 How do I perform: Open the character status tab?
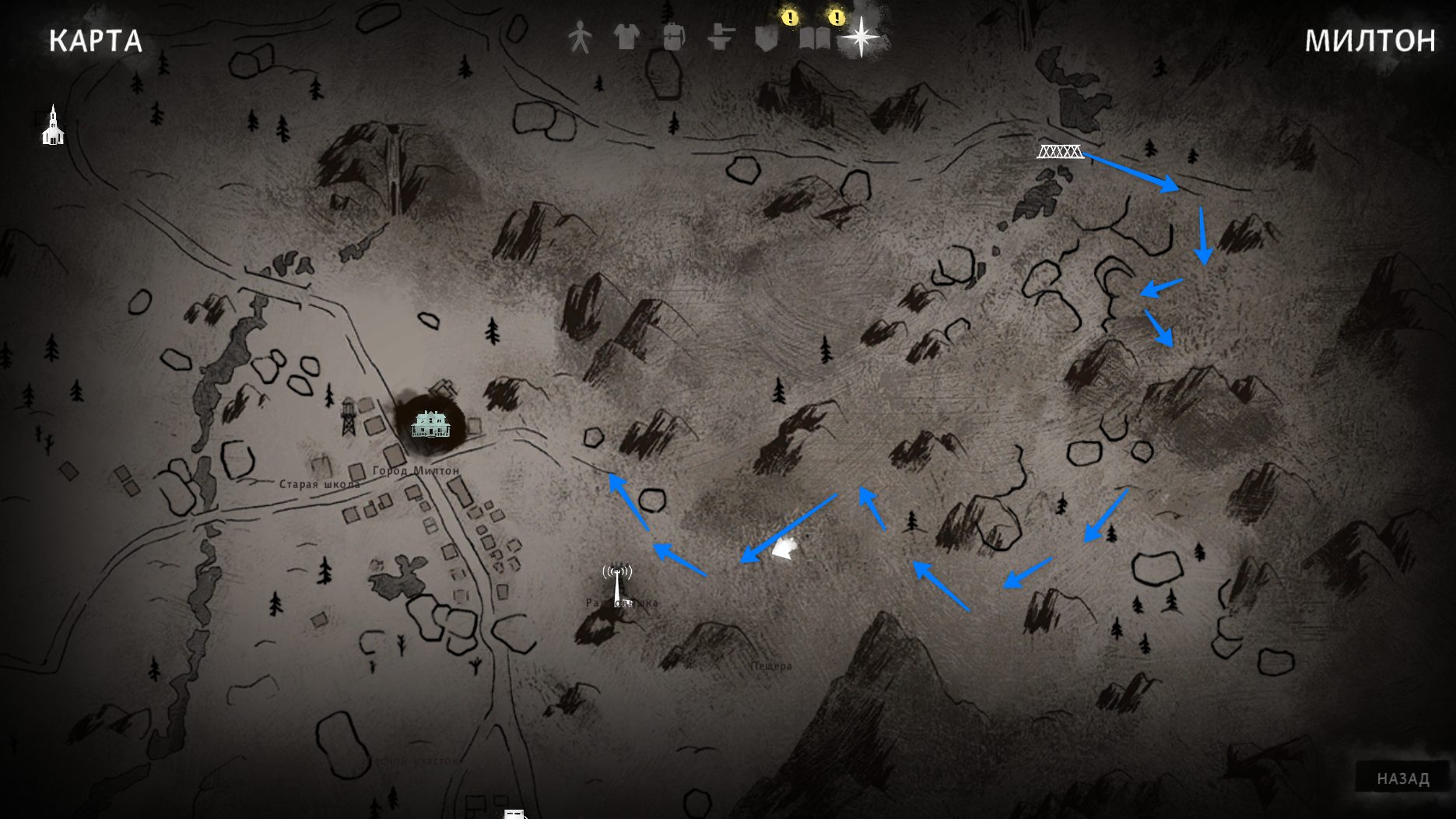[x=579, y=37]
